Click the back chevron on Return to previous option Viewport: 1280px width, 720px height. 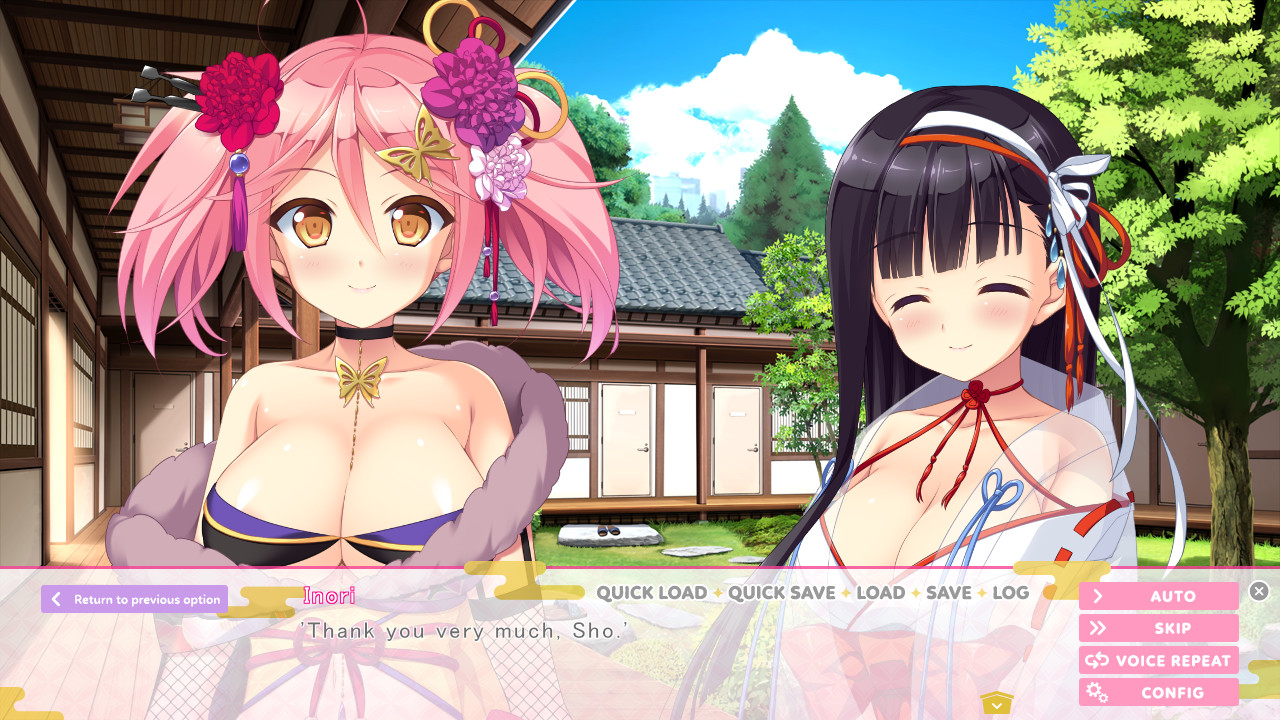[56, 599]
